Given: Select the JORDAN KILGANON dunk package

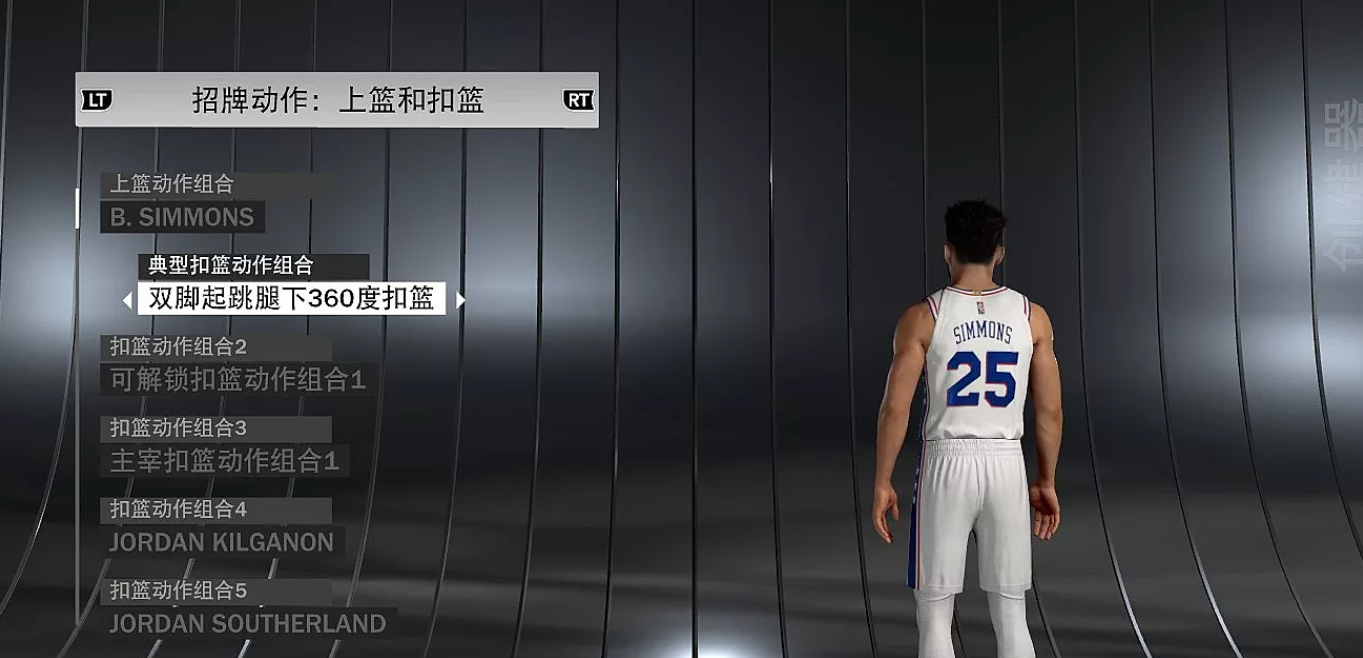Looking at the screenshot, I should [221, 542].
